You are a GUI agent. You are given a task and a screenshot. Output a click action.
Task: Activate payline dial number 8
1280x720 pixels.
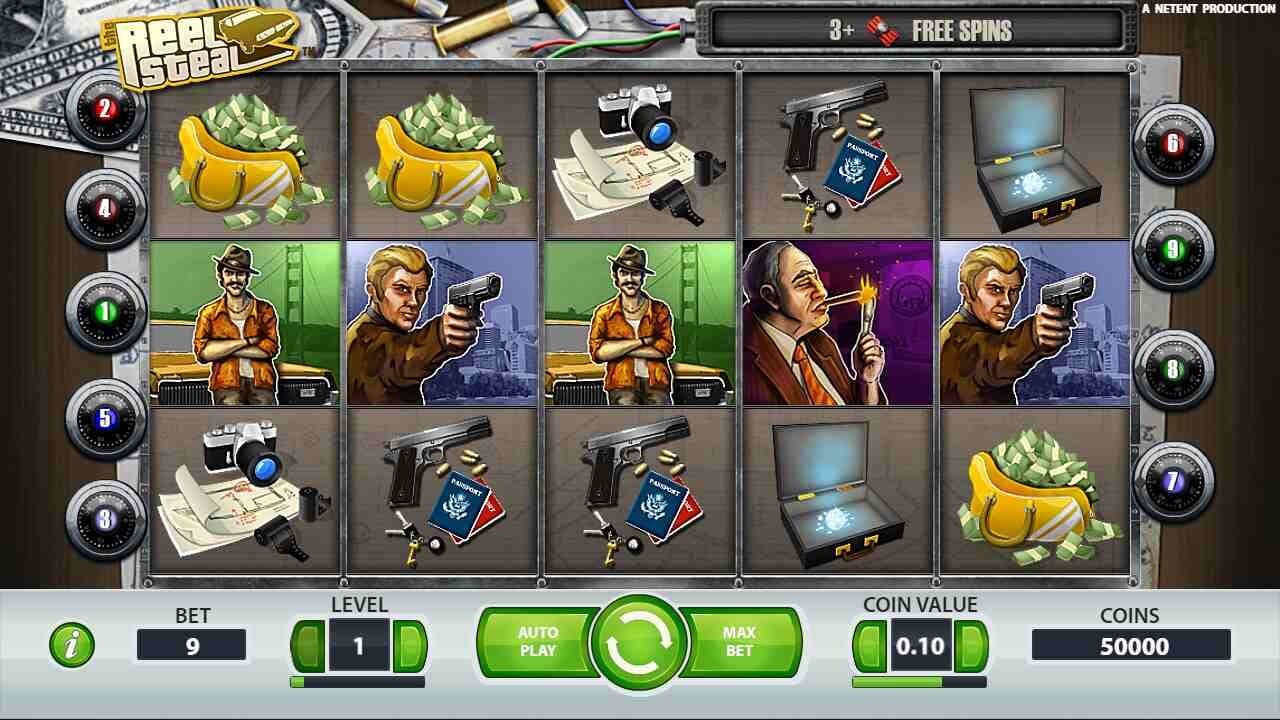point(1173,370)
